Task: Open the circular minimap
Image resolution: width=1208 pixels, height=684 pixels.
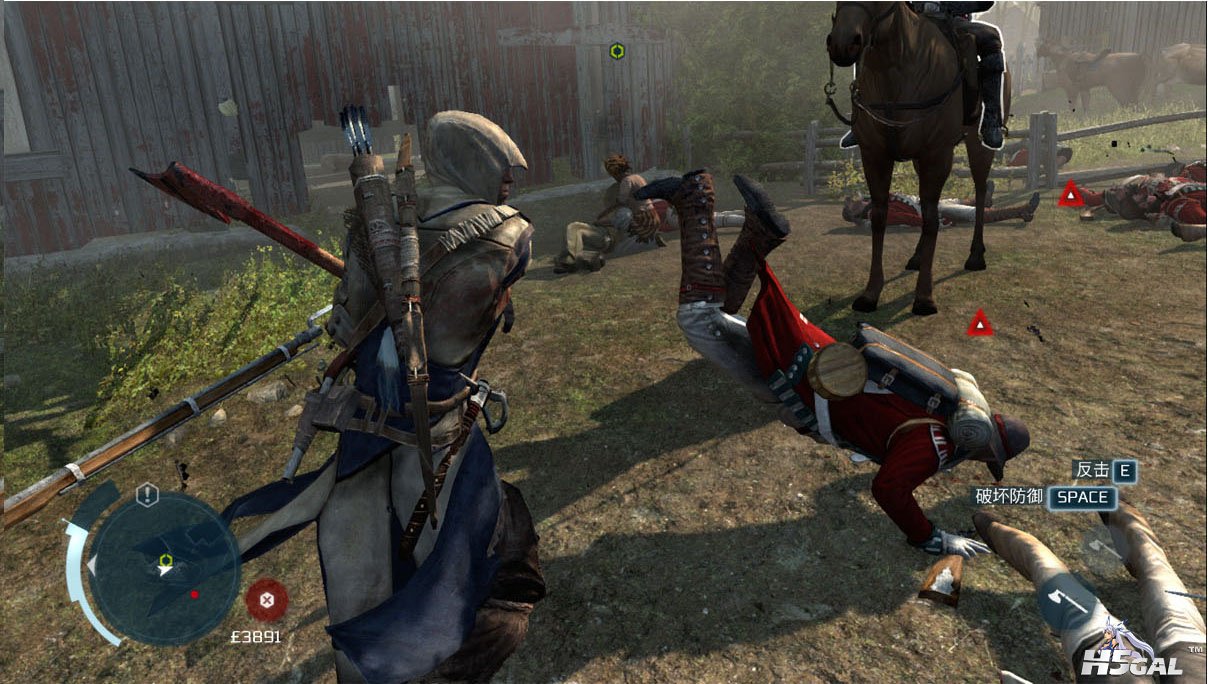Action: tap(165, 568)
